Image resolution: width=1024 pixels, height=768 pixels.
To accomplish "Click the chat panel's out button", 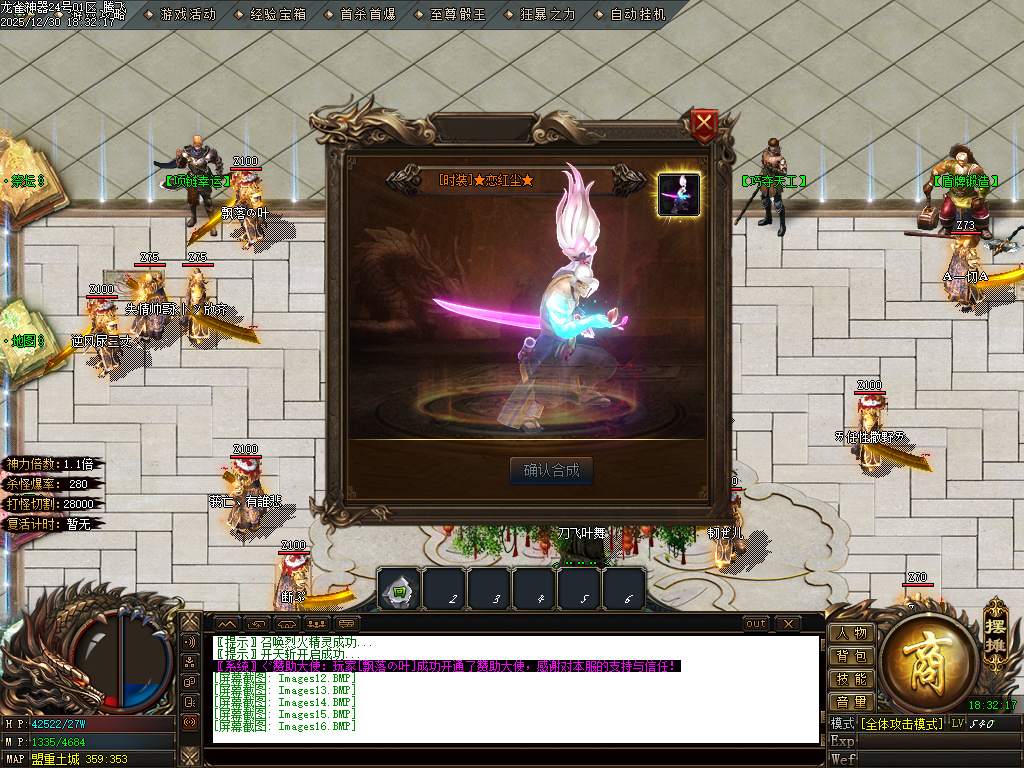I will click(757, 624).
